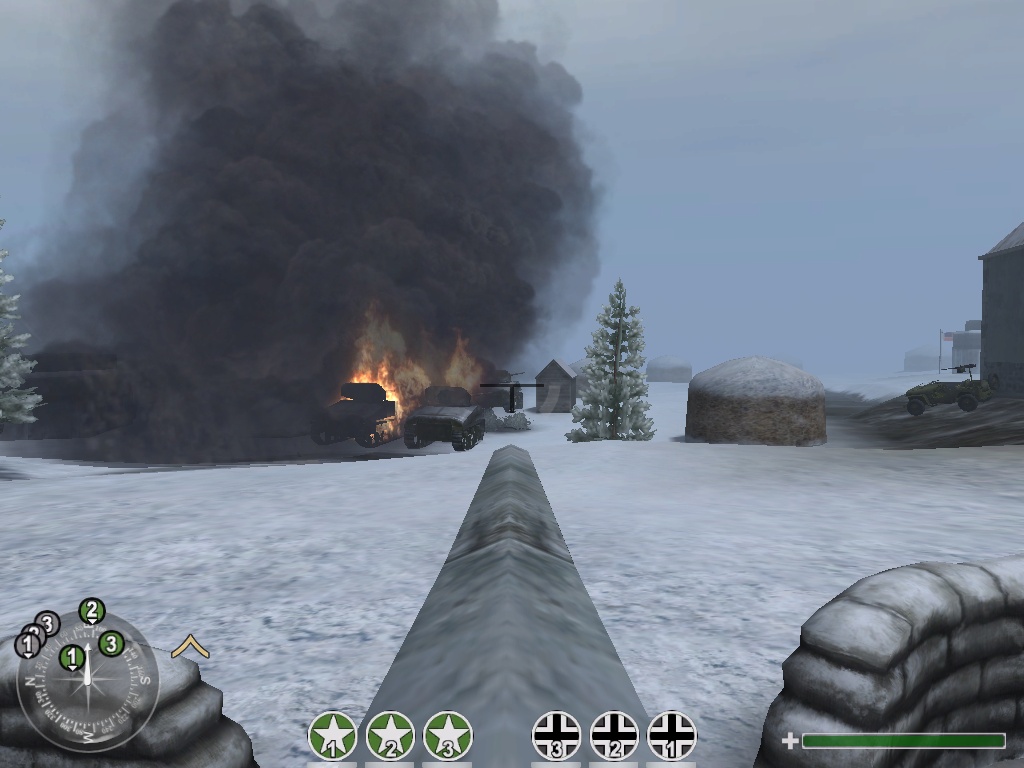Click German cross objective icon number 3
The width and height of the screenshot is (1024, 768).
tap(557, 736)
